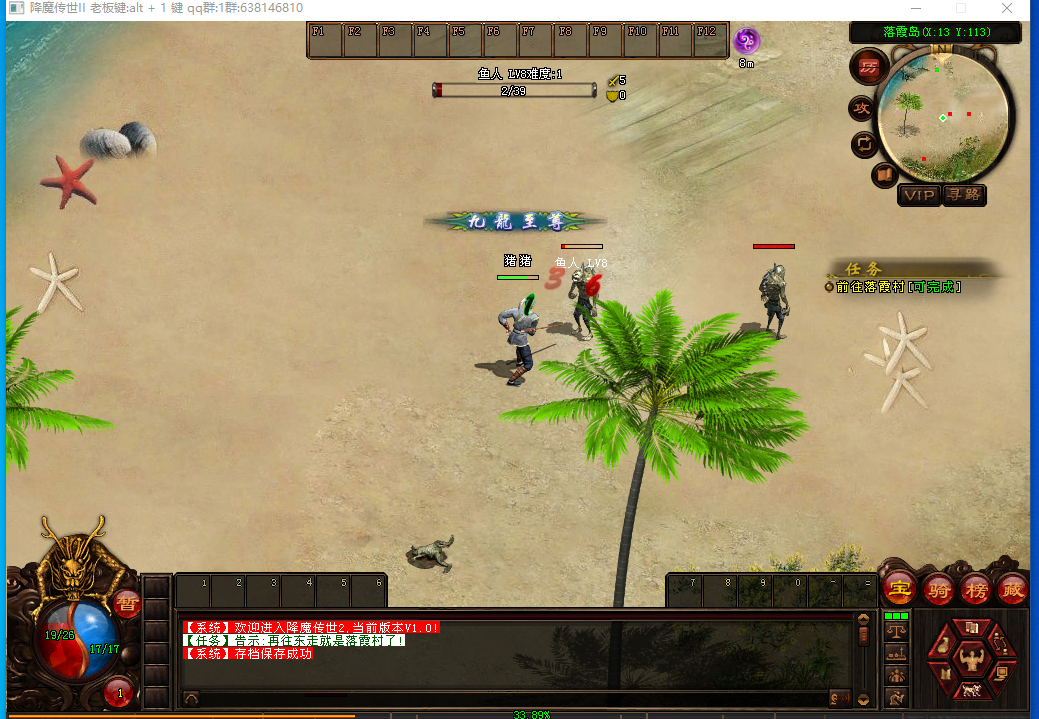Open the VIP panel

918,195
